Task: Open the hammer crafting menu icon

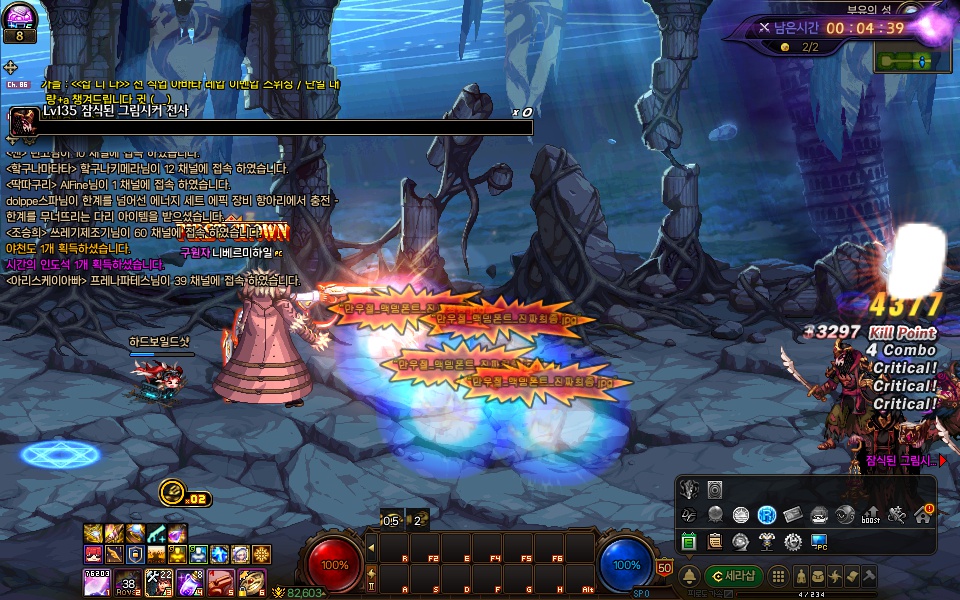Action: pos(870,577)
